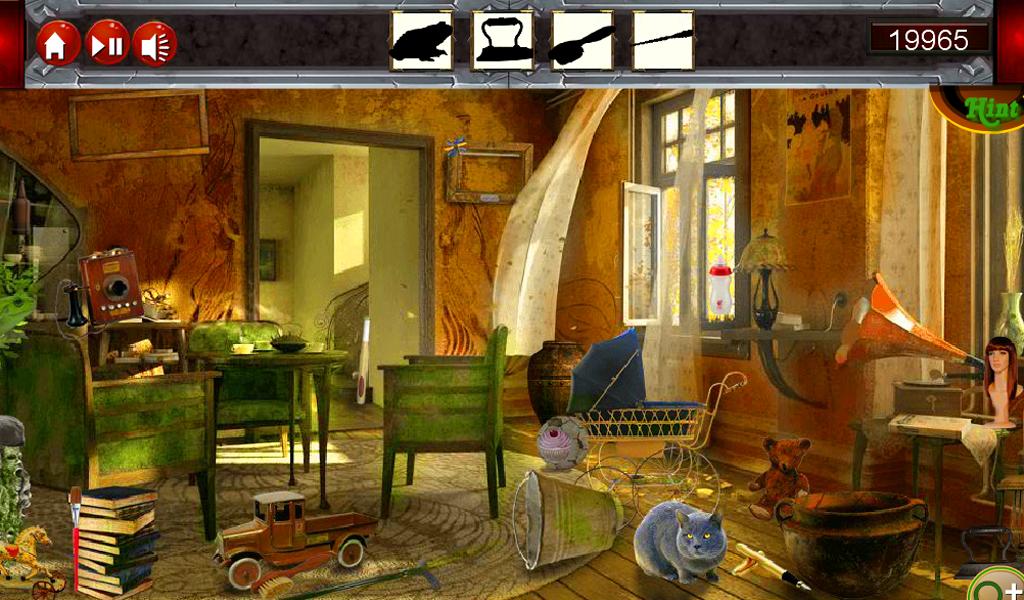Image resolution: width=1024 pixels, height=600 pixels.
Task: Select the thin stick silhouette slot
Action: pos(663,41)
